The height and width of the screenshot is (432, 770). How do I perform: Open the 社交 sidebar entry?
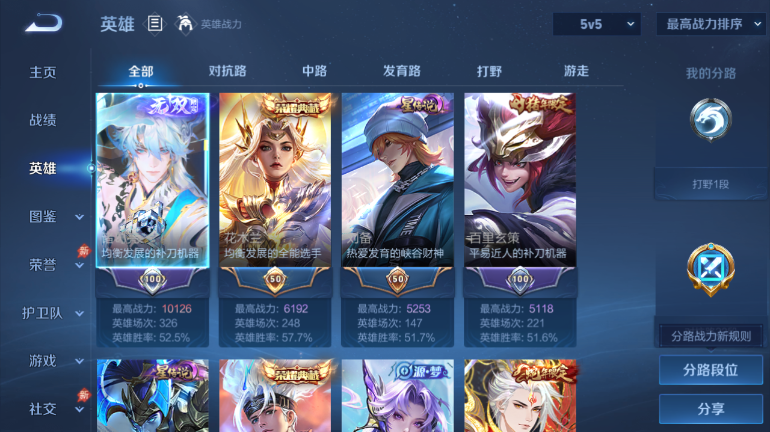tap(43, 408)
